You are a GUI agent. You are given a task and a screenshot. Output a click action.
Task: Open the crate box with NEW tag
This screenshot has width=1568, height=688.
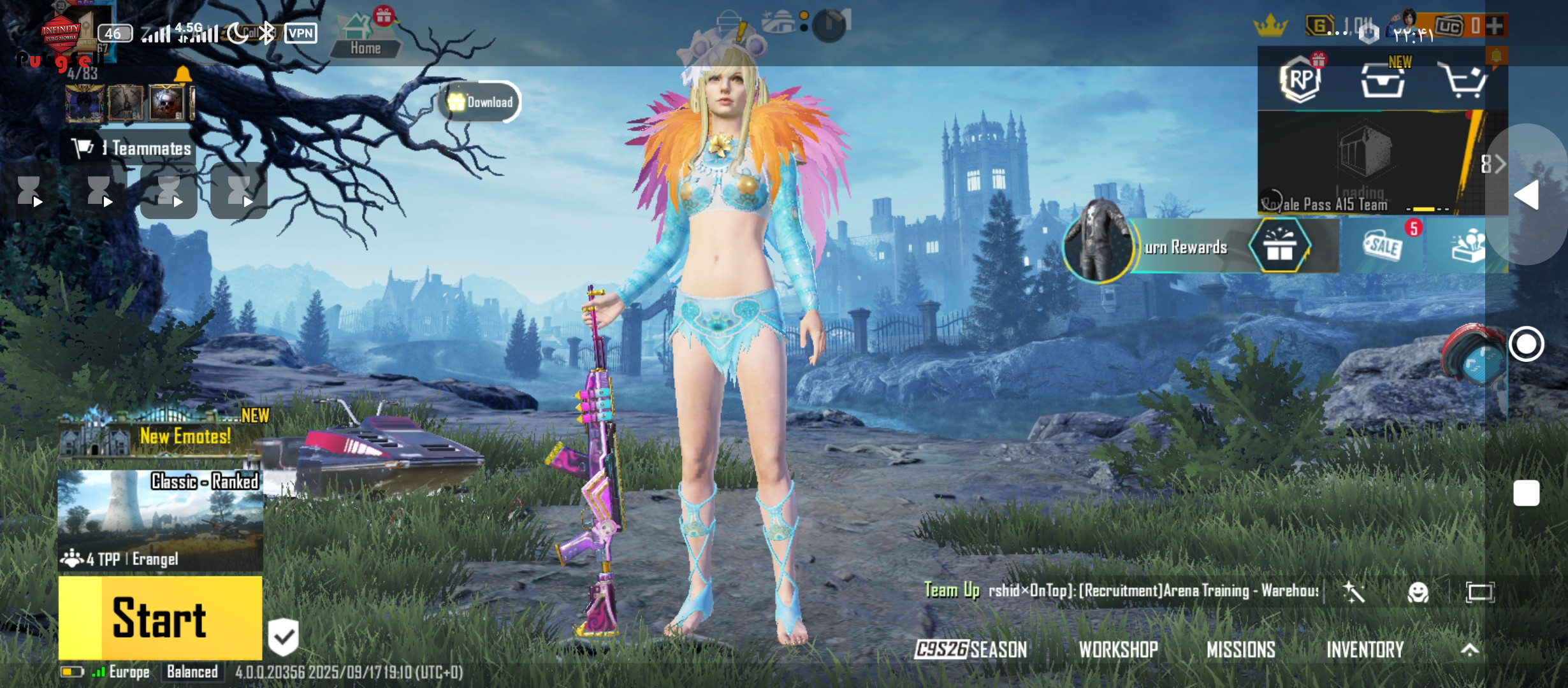click(x=1383, y=81)
